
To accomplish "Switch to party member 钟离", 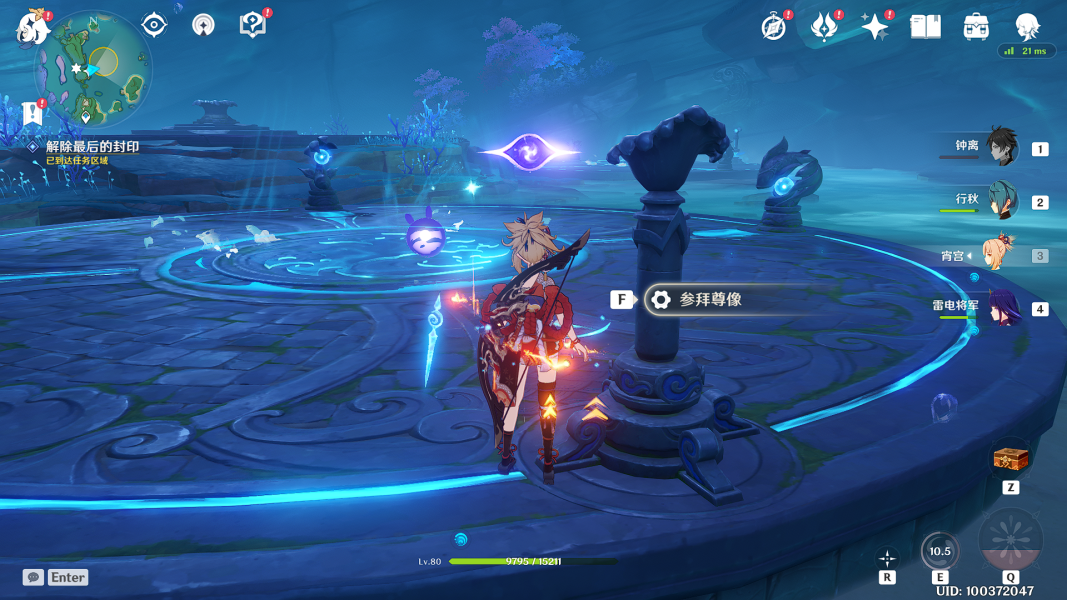I will (x=1001, y=147).
